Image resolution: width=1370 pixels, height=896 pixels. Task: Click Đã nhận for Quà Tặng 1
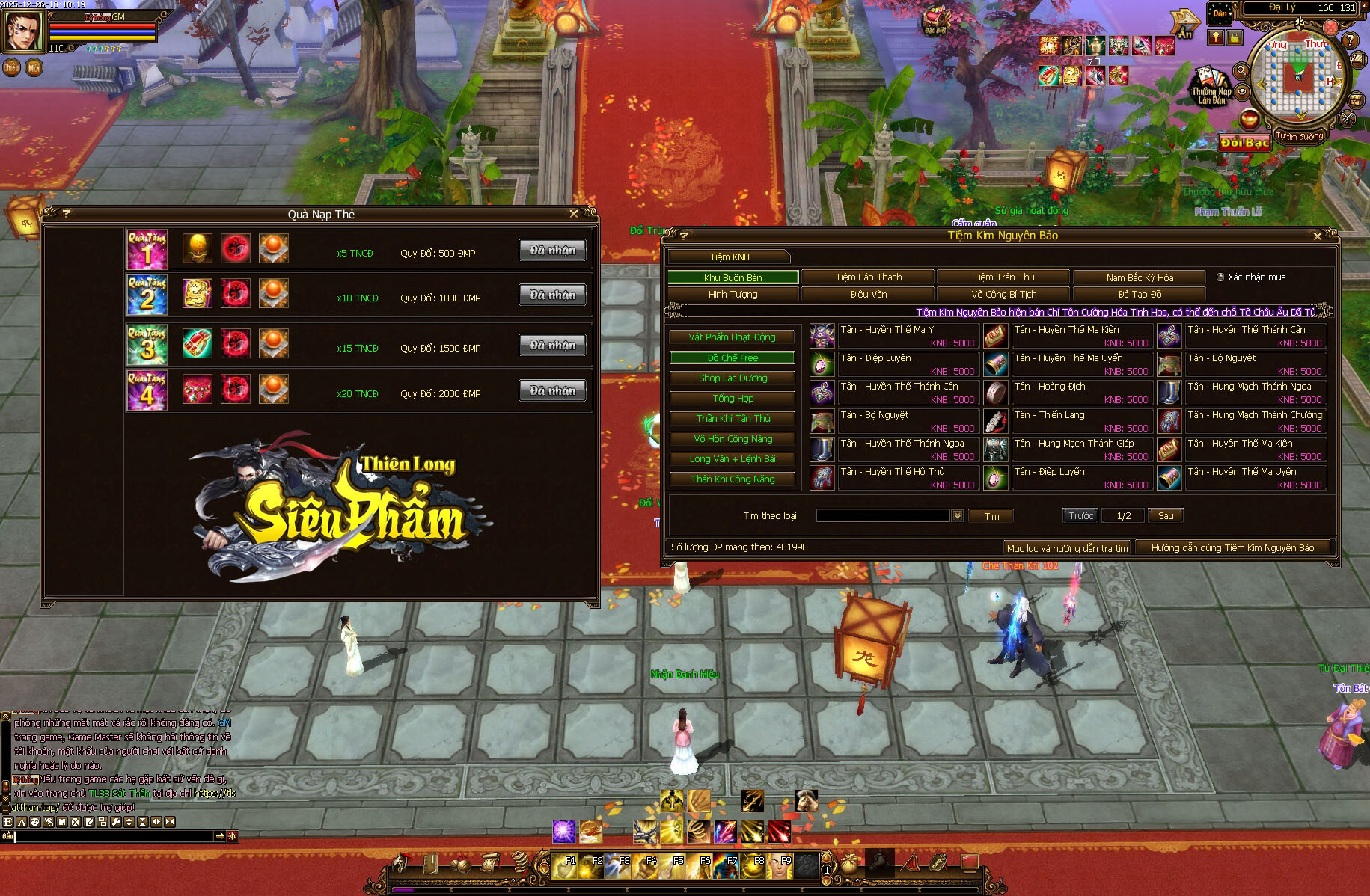tap(552, 251)
